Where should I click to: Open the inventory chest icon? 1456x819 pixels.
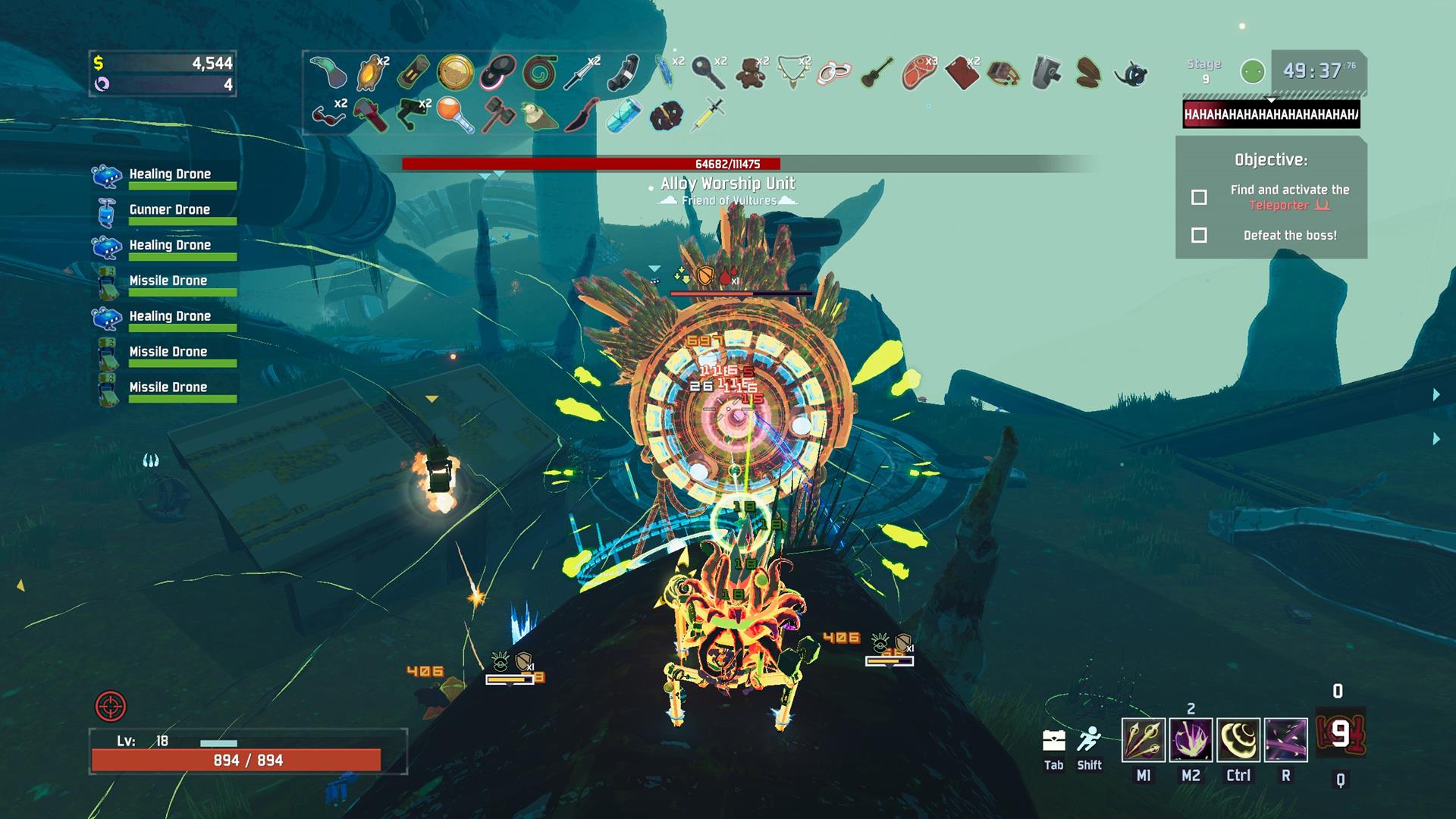(1054, 740)
